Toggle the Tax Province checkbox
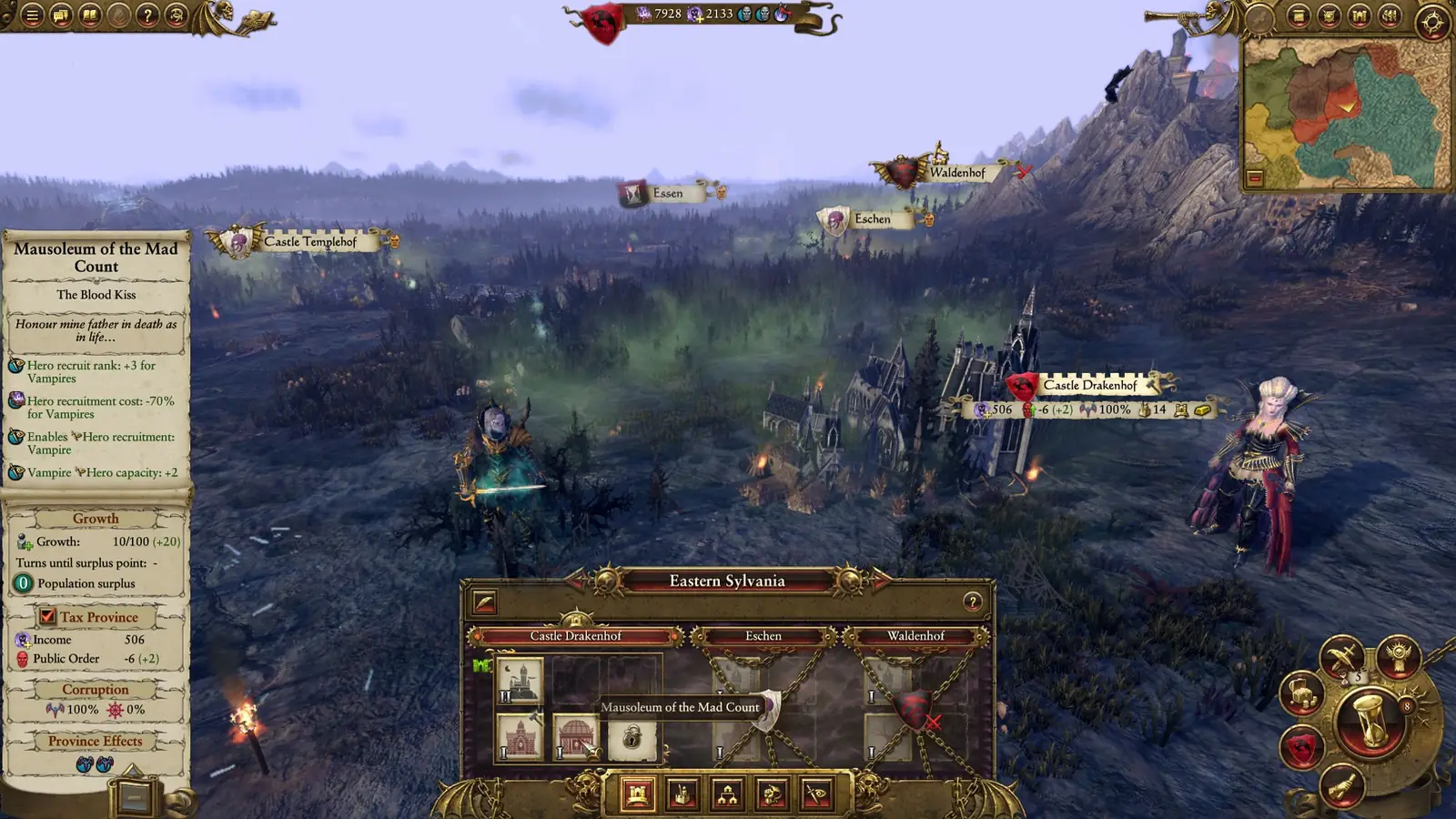Image resolution: width=1456 pixels, height=819 pixels. (x=49, y=616)
